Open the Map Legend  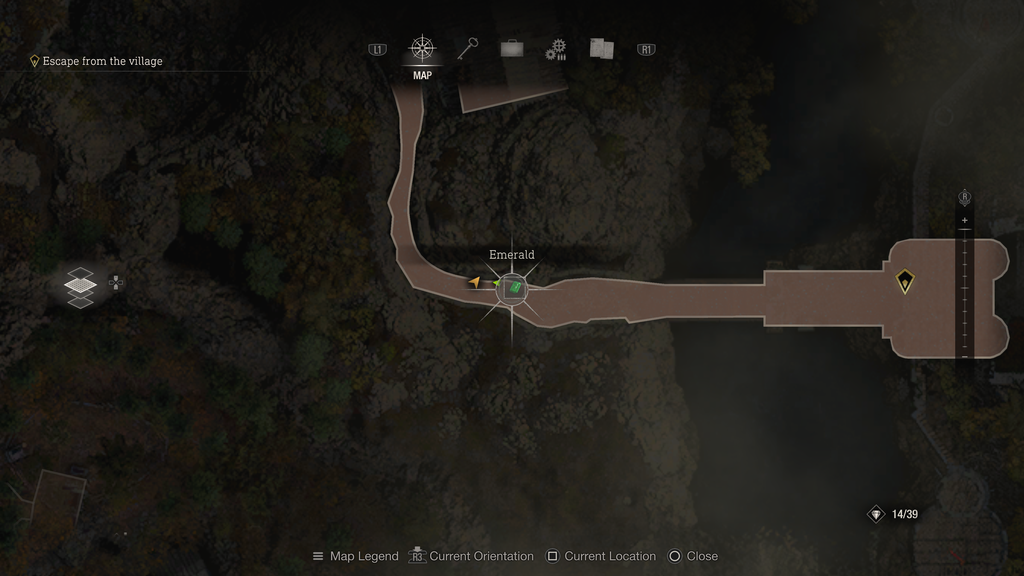point(355,556)
